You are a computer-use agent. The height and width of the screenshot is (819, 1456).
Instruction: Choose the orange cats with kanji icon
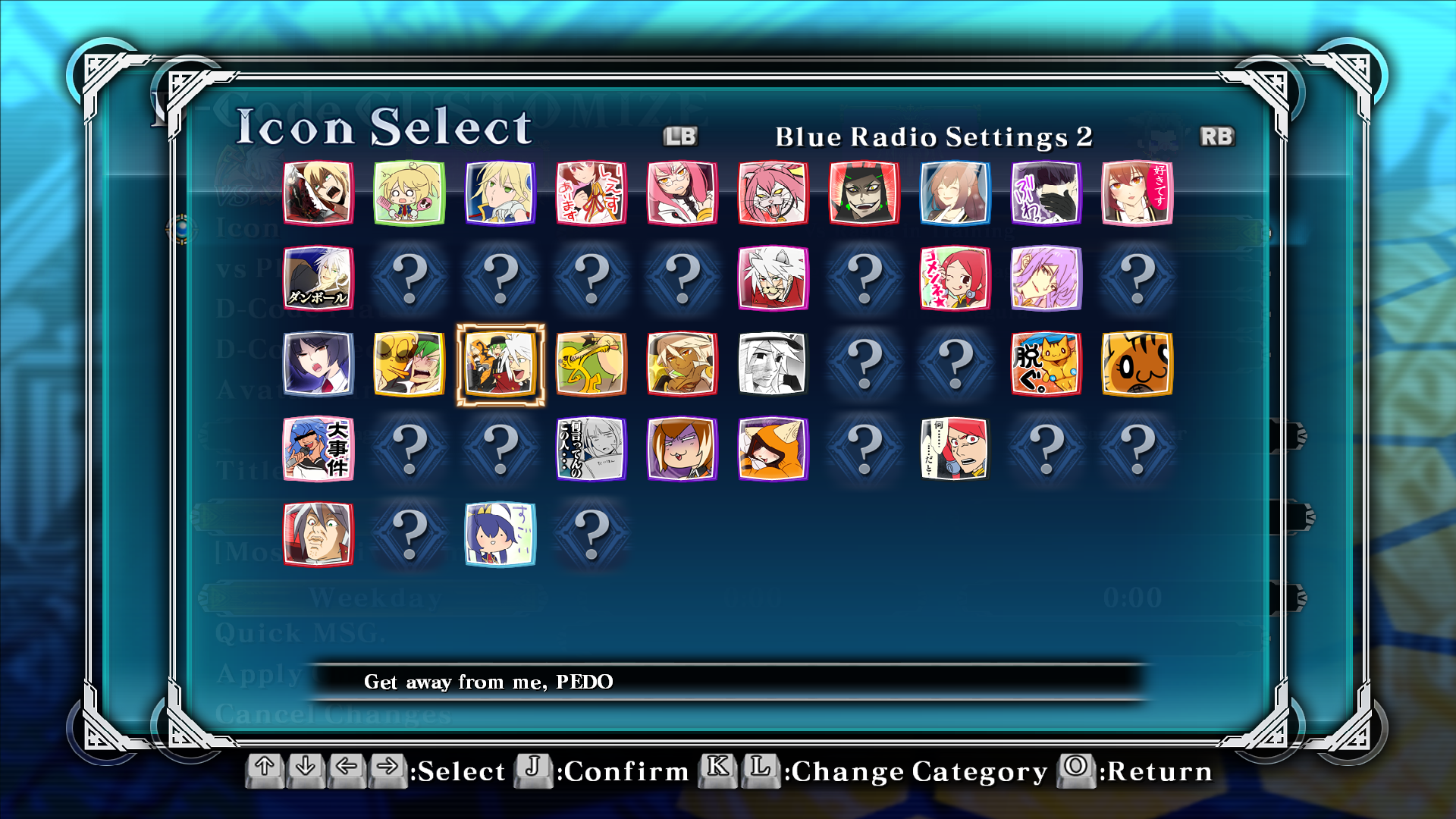pyautogui.click(x=1046, y=363)
